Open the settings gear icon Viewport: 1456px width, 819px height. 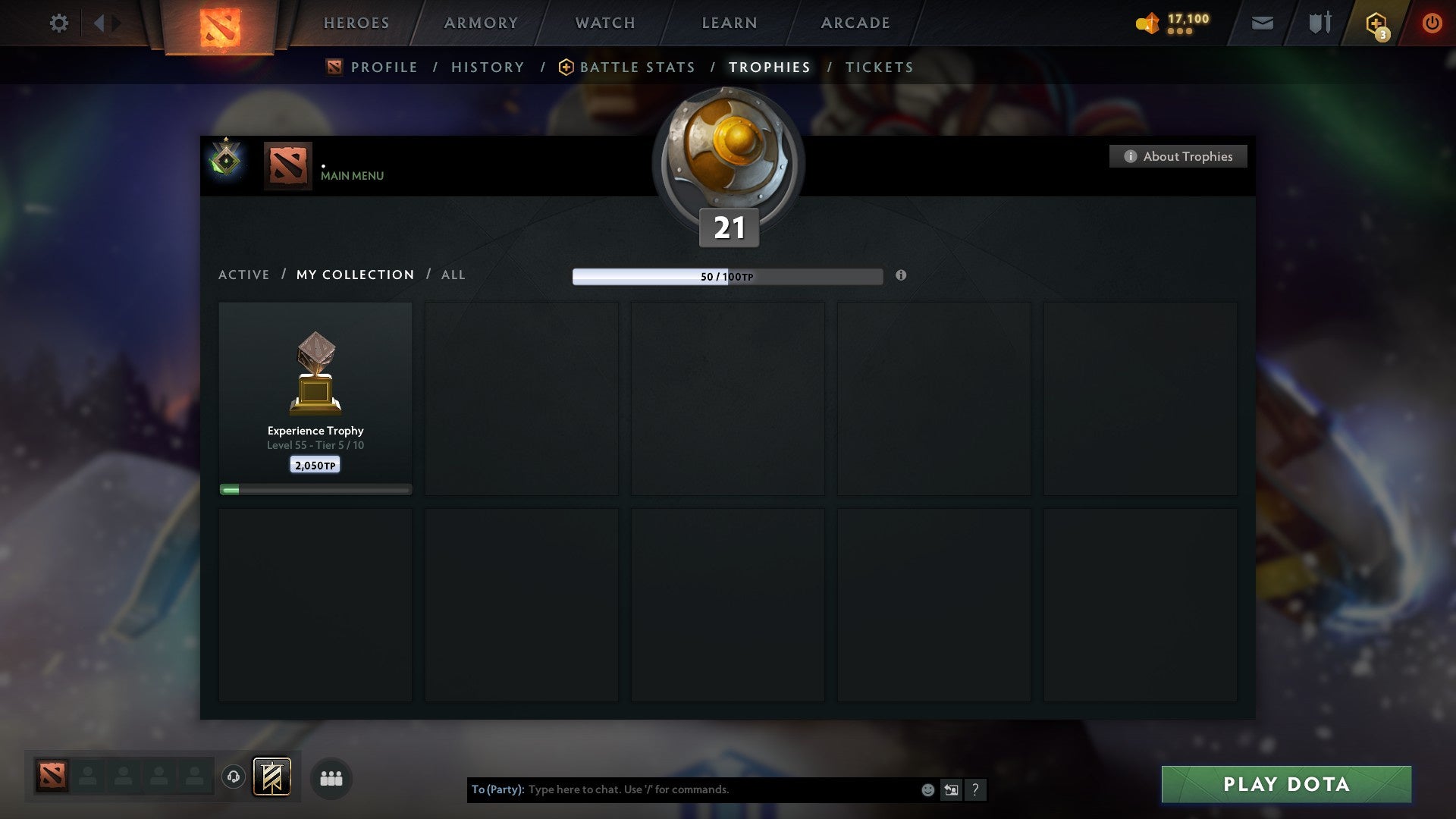pos(59,23)
